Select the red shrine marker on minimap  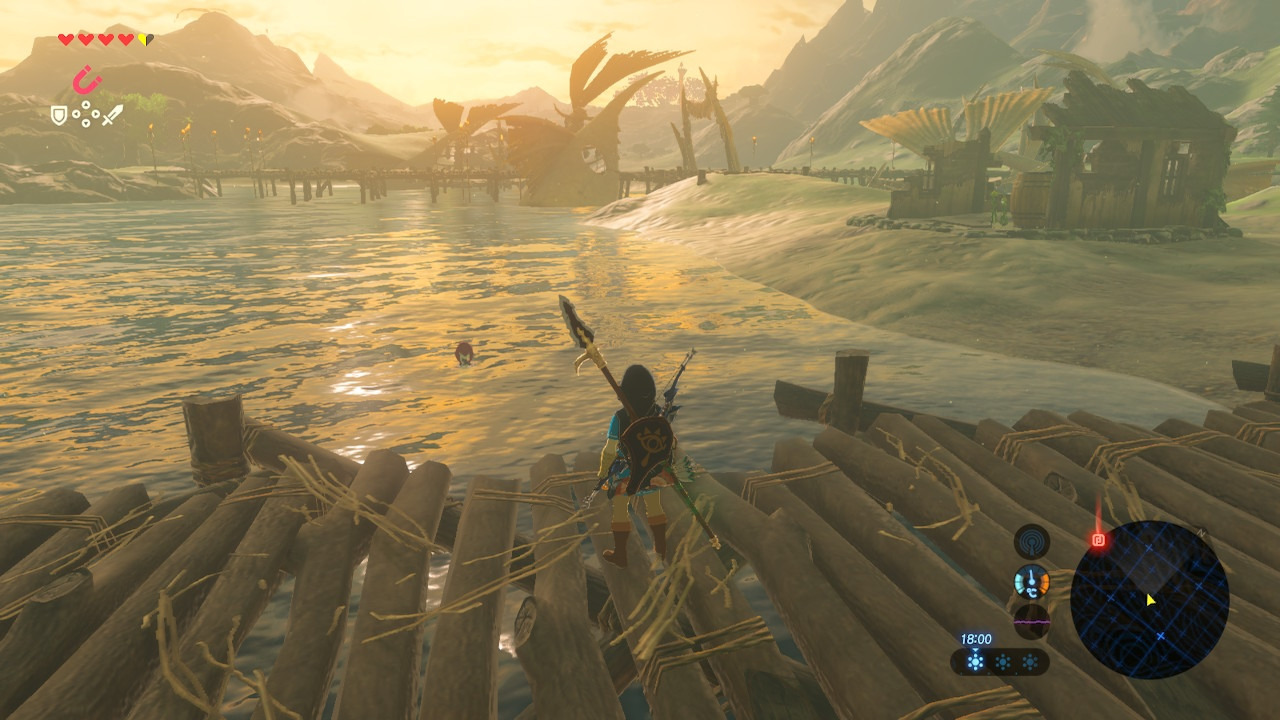[x=1099, y=540]
